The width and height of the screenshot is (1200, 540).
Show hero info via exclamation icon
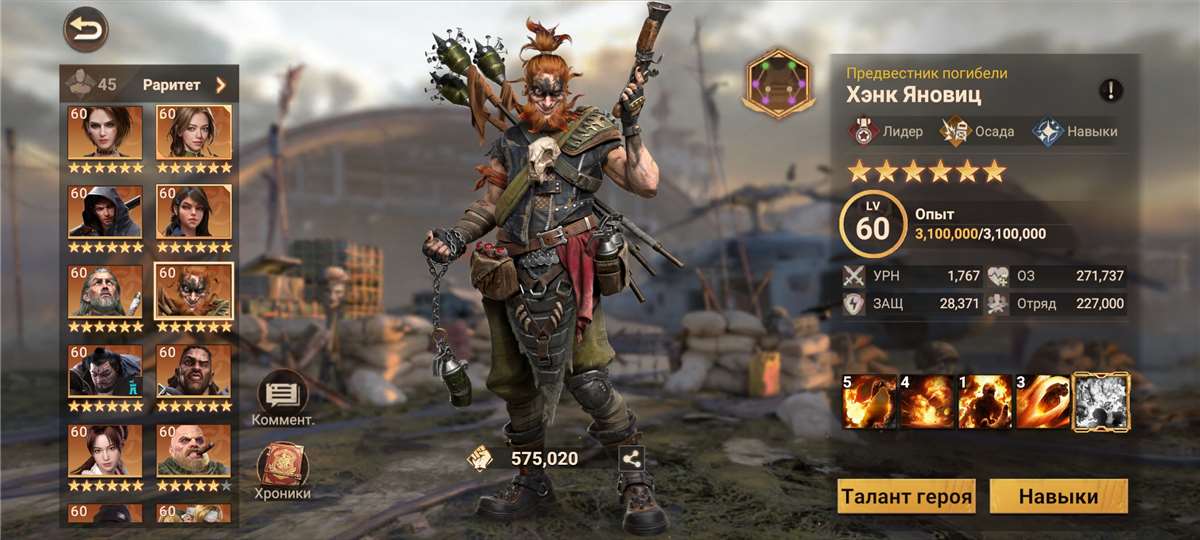click(1111, 91)
